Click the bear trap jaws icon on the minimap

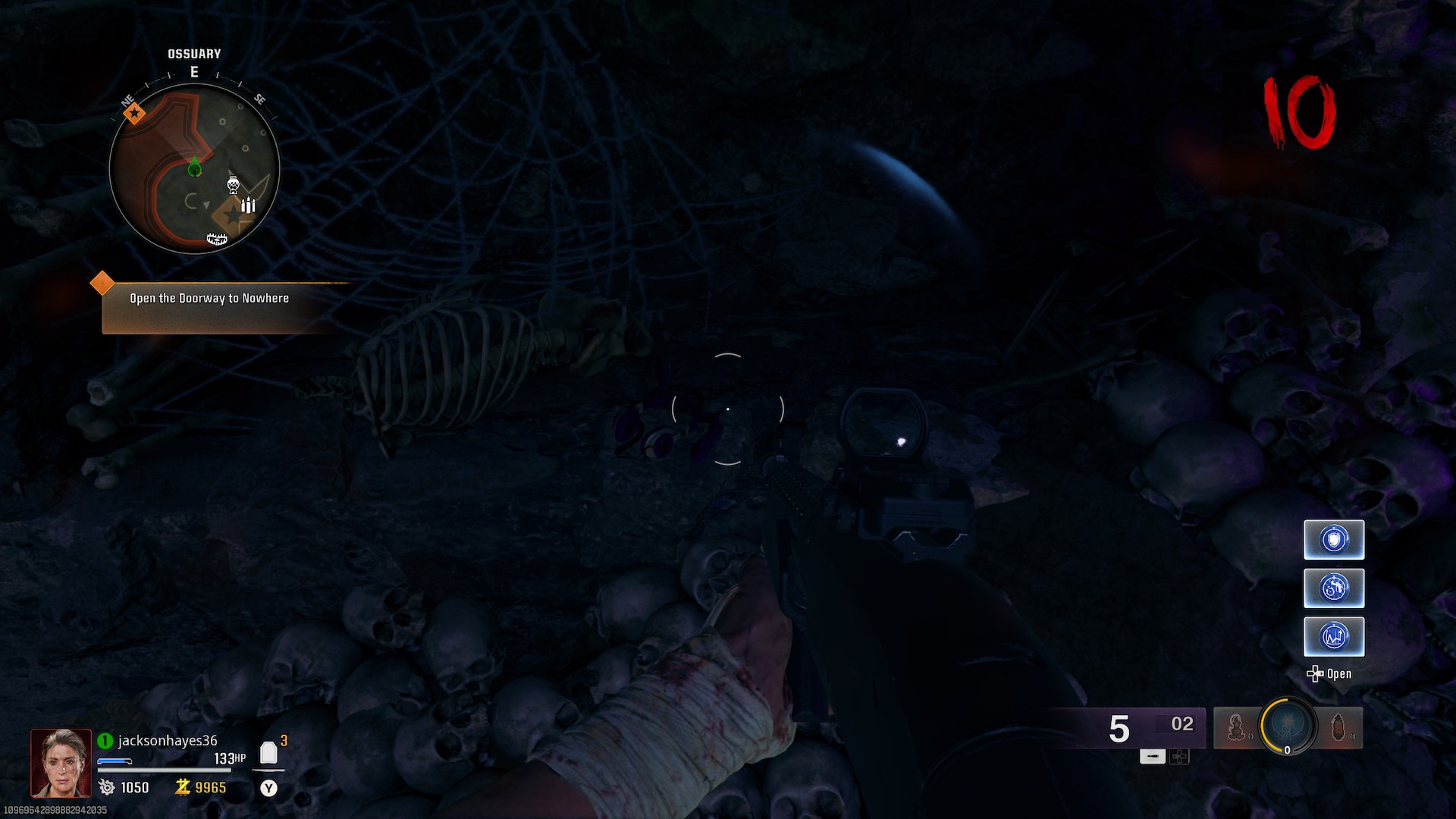[218, 240]
